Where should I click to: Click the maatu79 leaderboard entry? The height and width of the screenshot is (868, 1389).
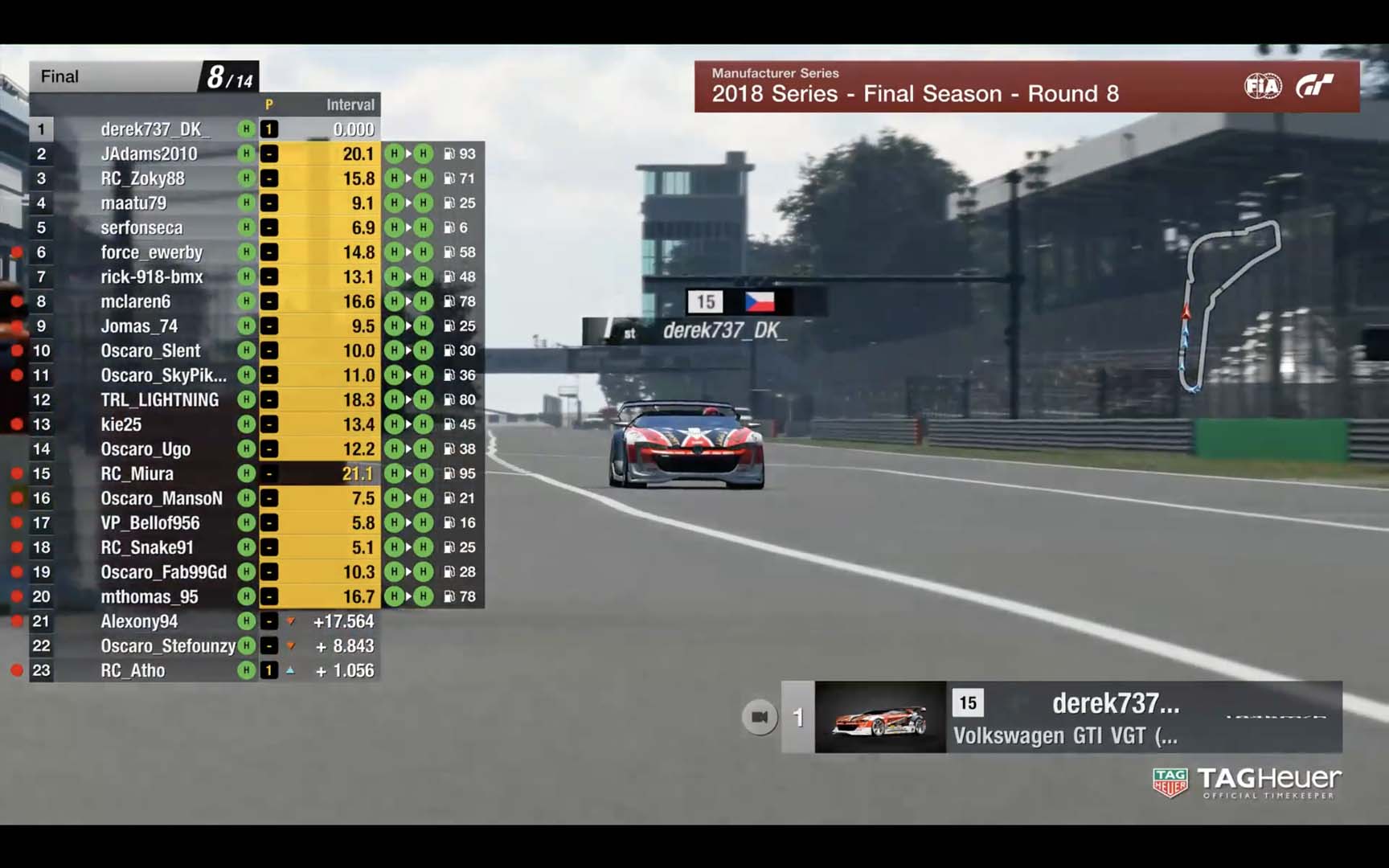[x=133, y=203]
